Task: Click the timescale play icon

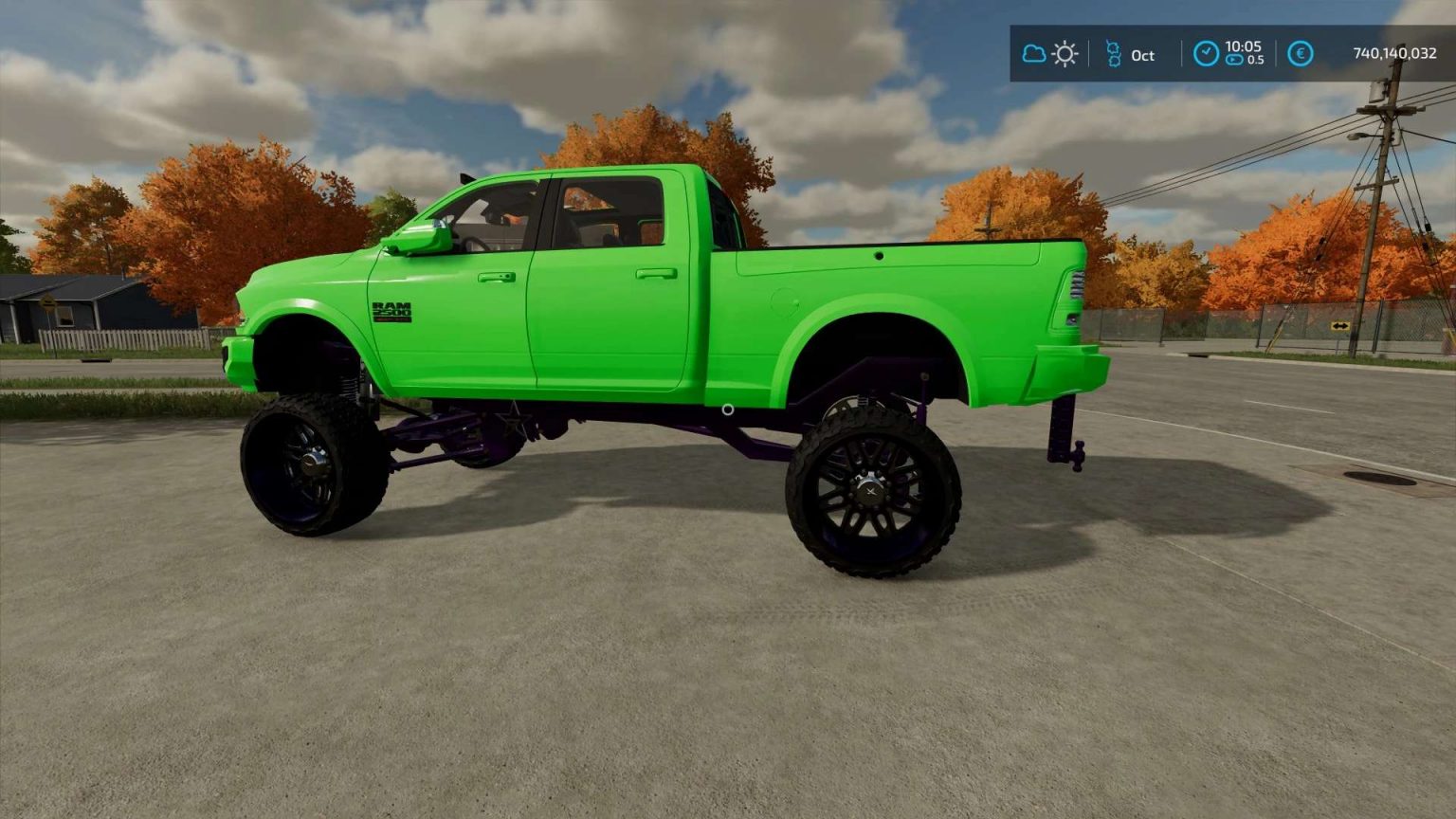Action: 1234,62
